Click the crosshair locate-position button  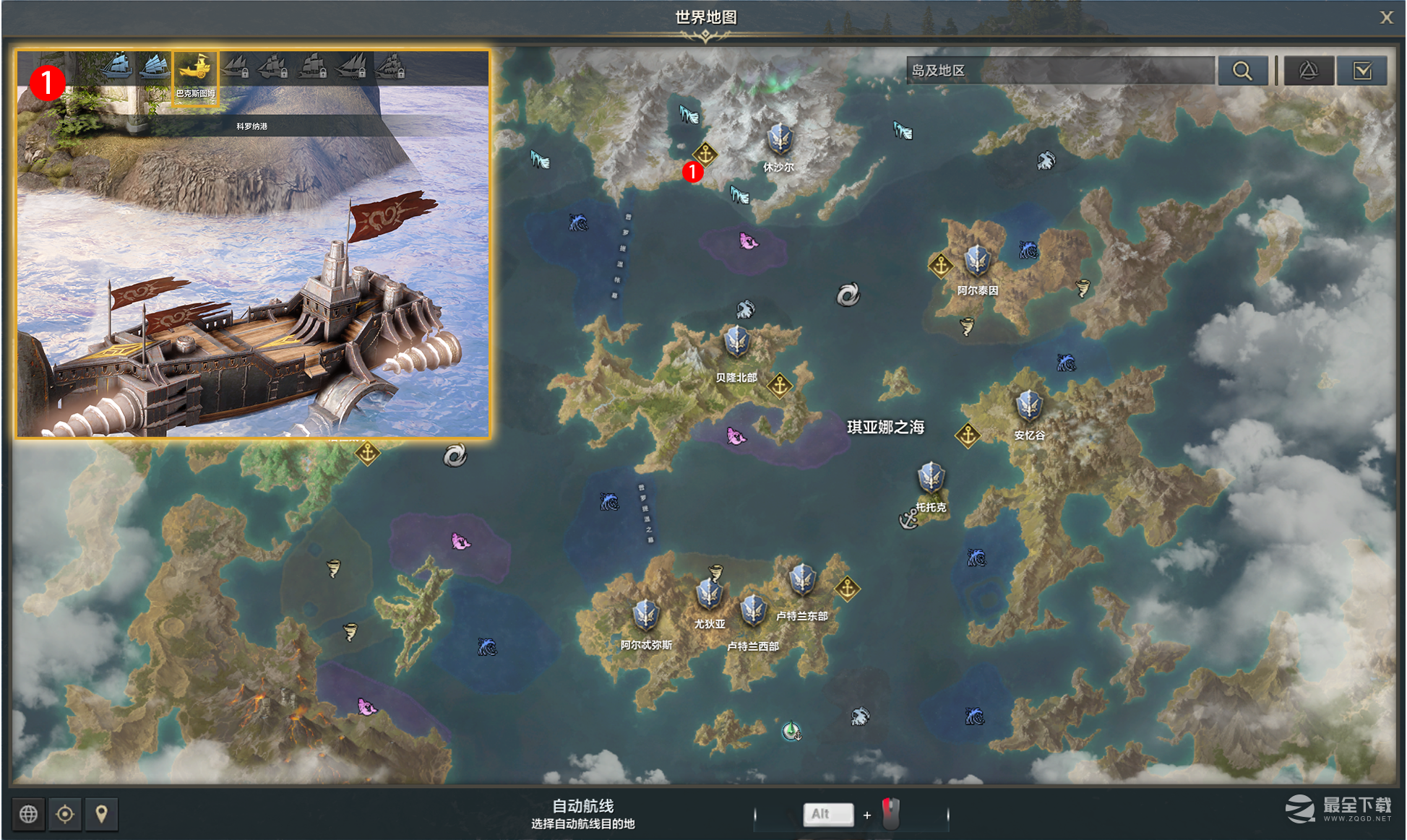click(x=65, y=814)
